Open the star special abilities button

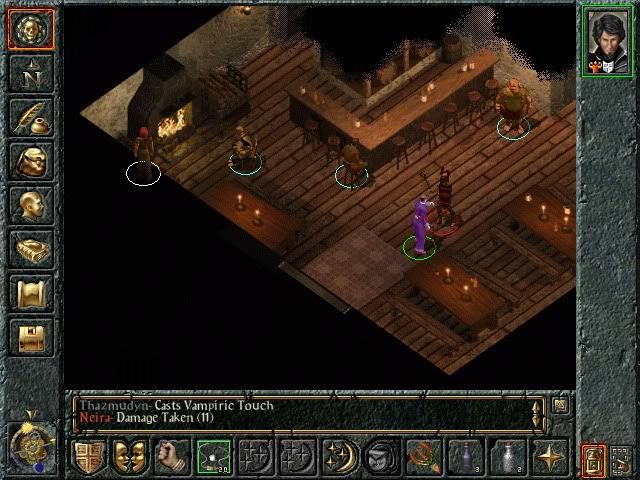click(549, 456)
